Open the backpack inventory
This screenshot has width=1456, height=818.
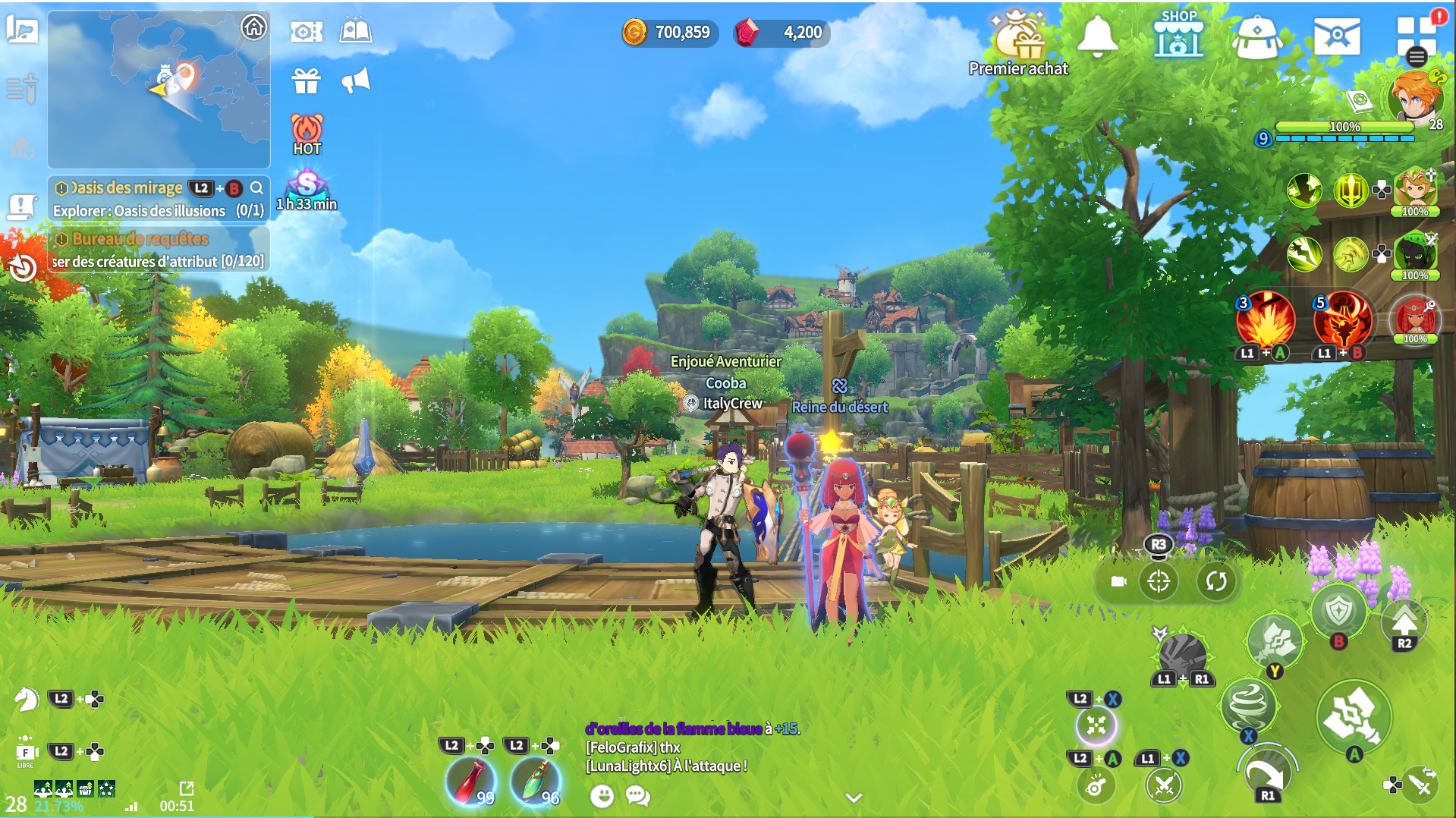point(1256,36)
